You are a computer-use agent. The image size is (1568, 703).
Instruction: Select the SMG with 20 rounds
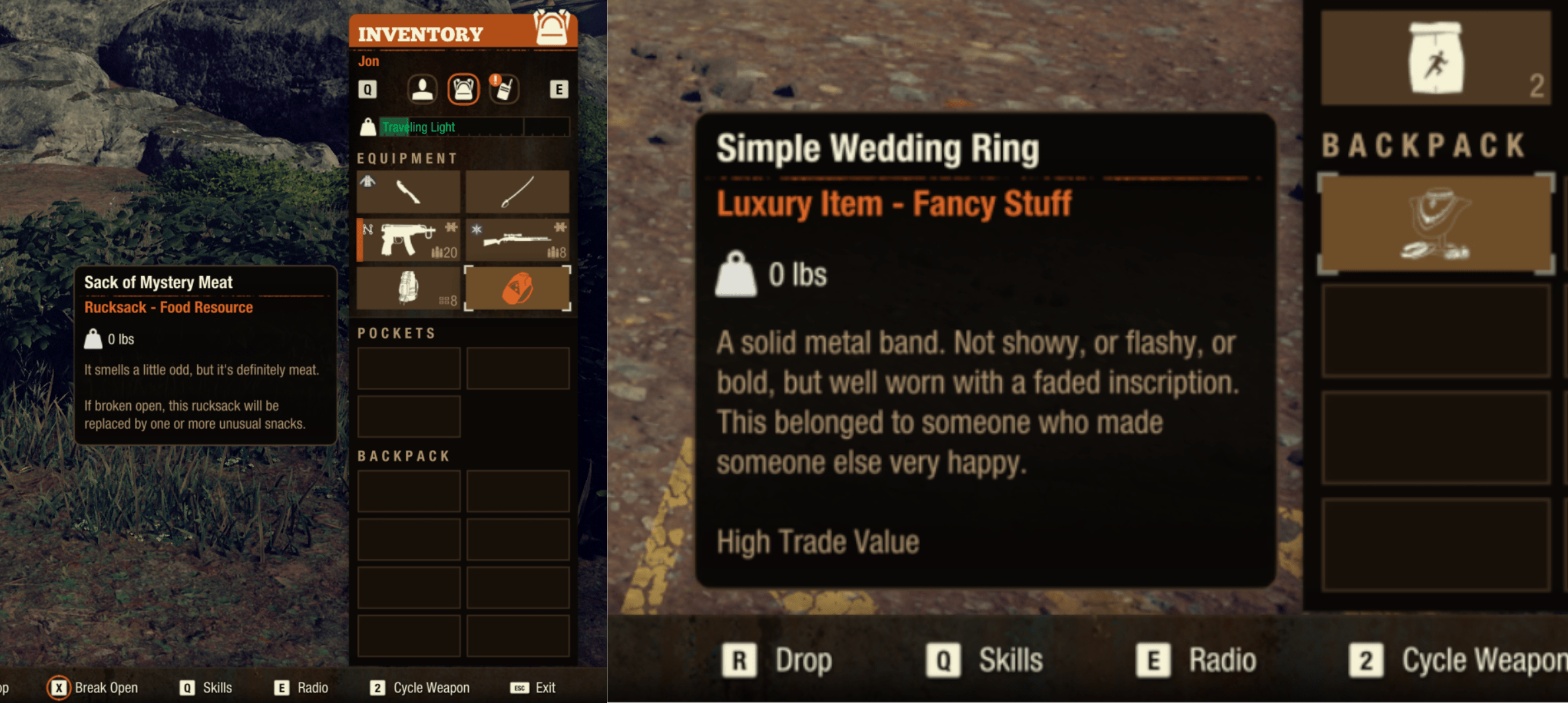[408, 240]
